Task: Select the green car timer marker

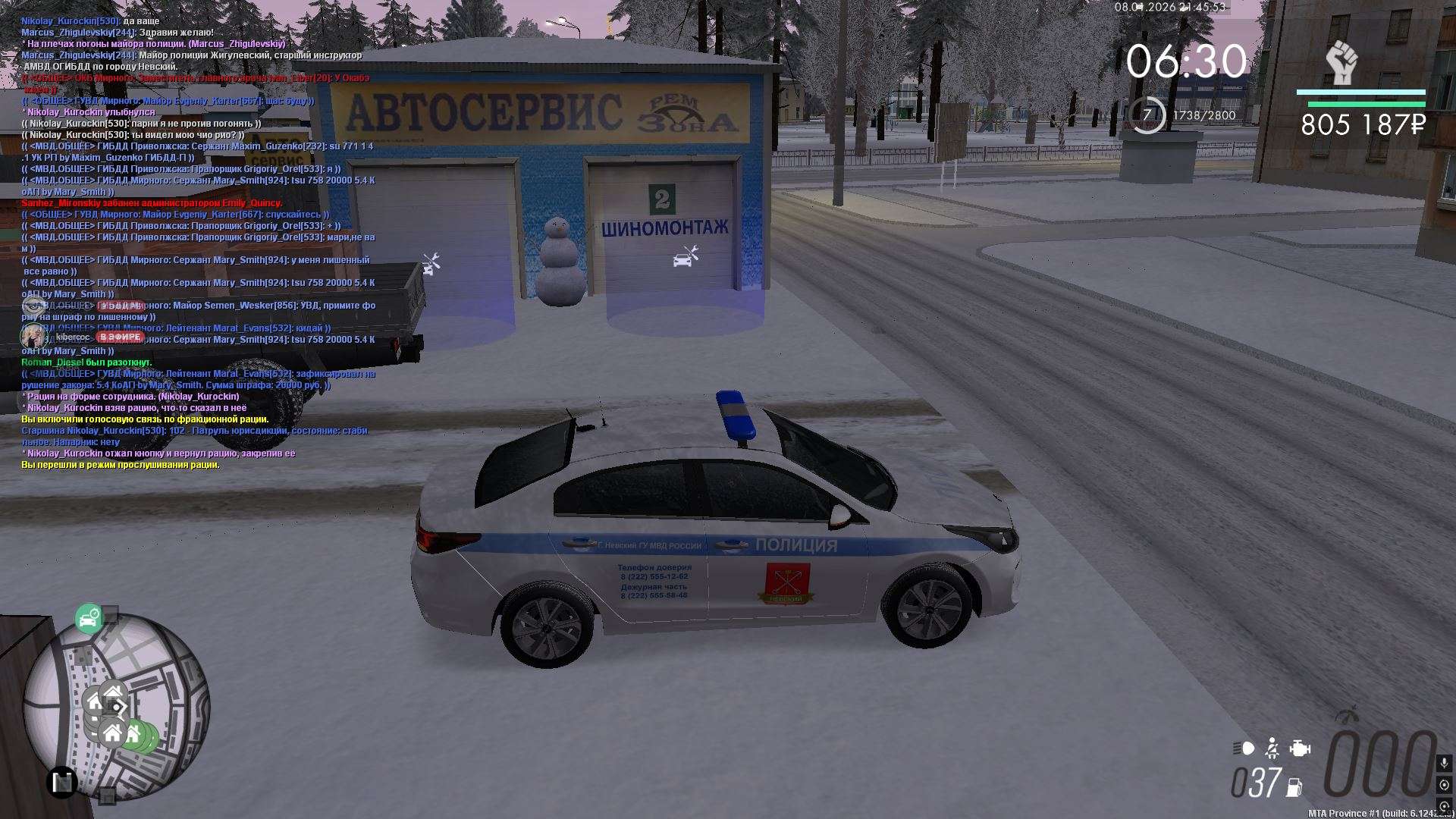Action: 89,619
